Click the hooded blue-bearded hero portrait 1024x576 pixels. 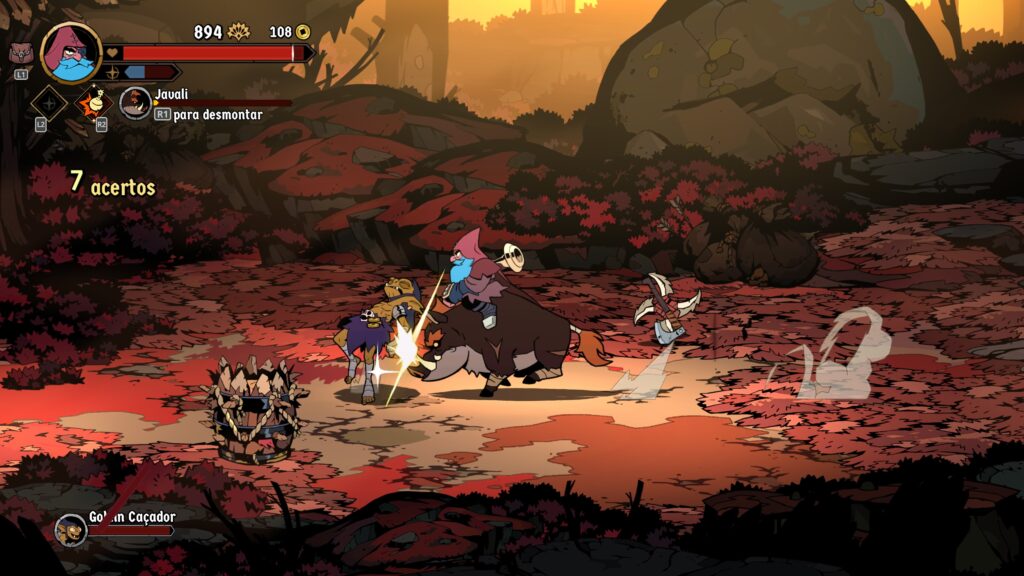tap(71, 52)
